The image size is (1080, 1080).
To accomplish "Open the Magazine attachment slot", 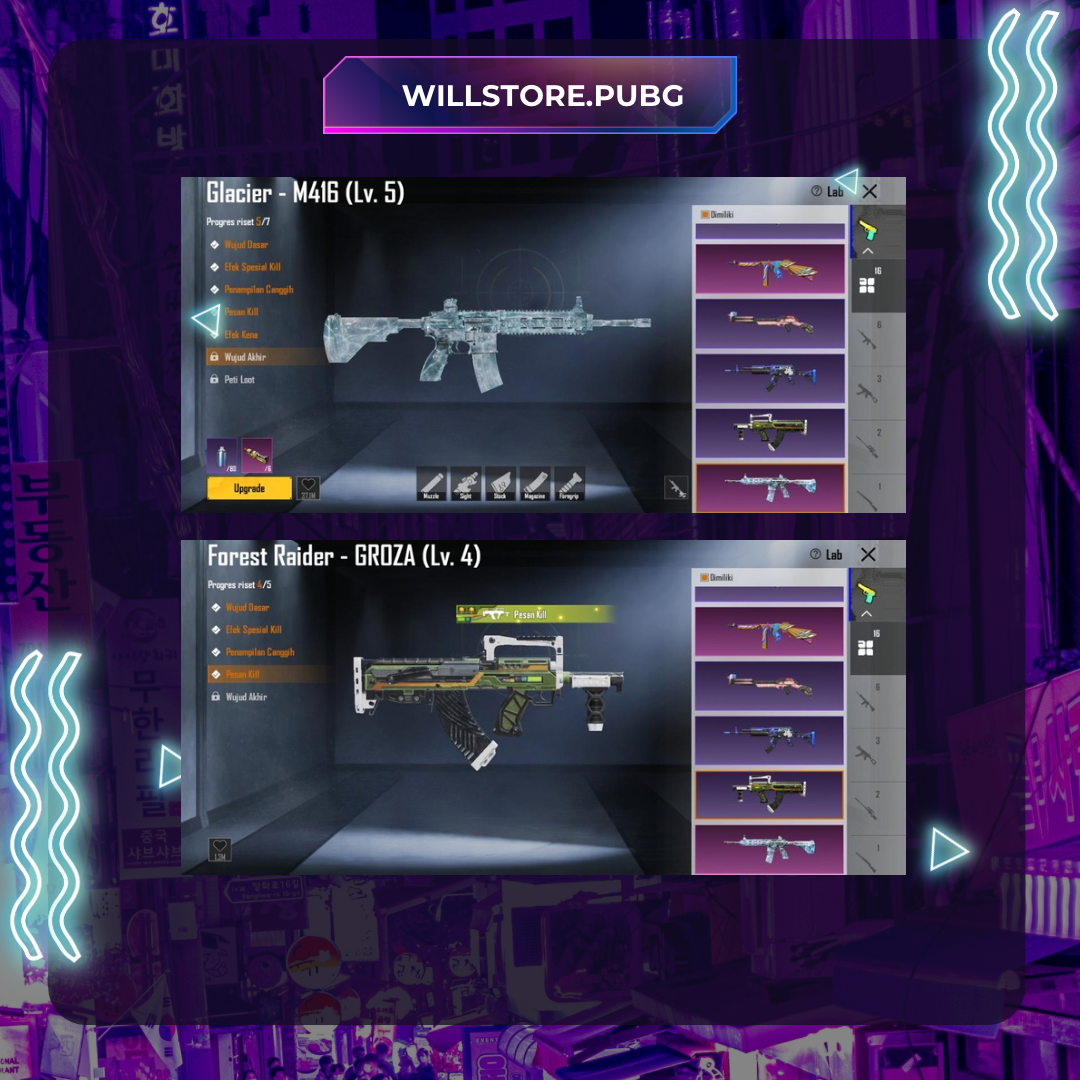I will click(x=535, y=484).
